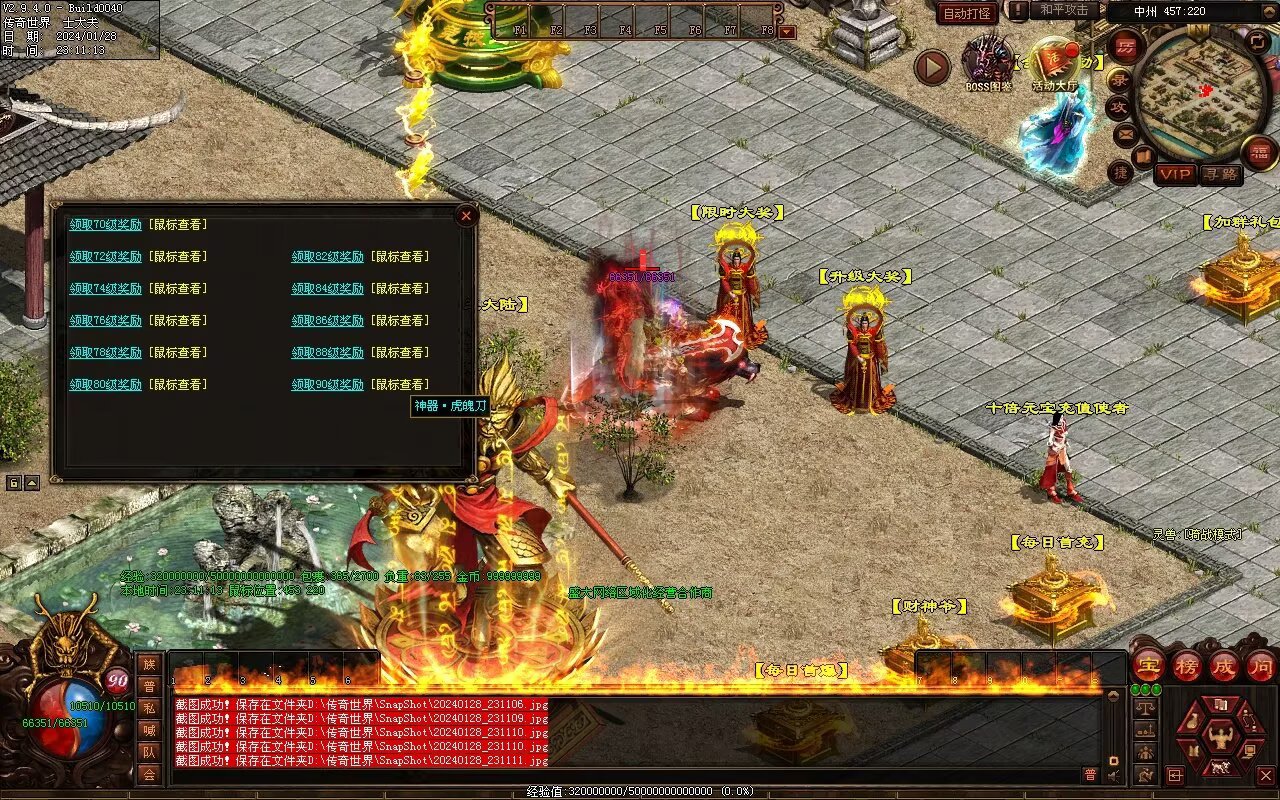Screen dimensions: 1280x800
Task: Claim the level 90 reward link
Action: click(328, 385)
